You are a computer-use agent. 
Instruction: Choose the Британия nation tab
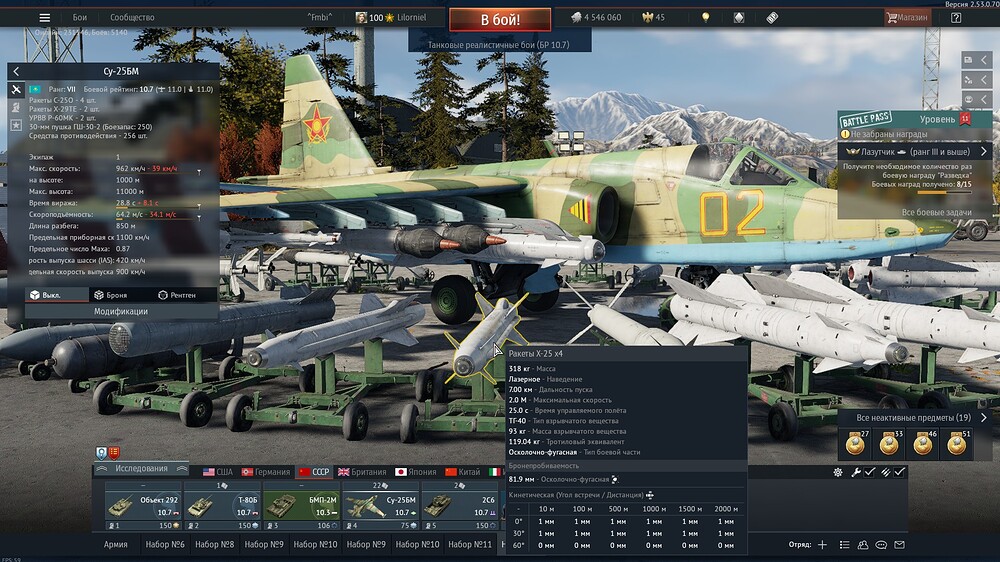point(362,471)
